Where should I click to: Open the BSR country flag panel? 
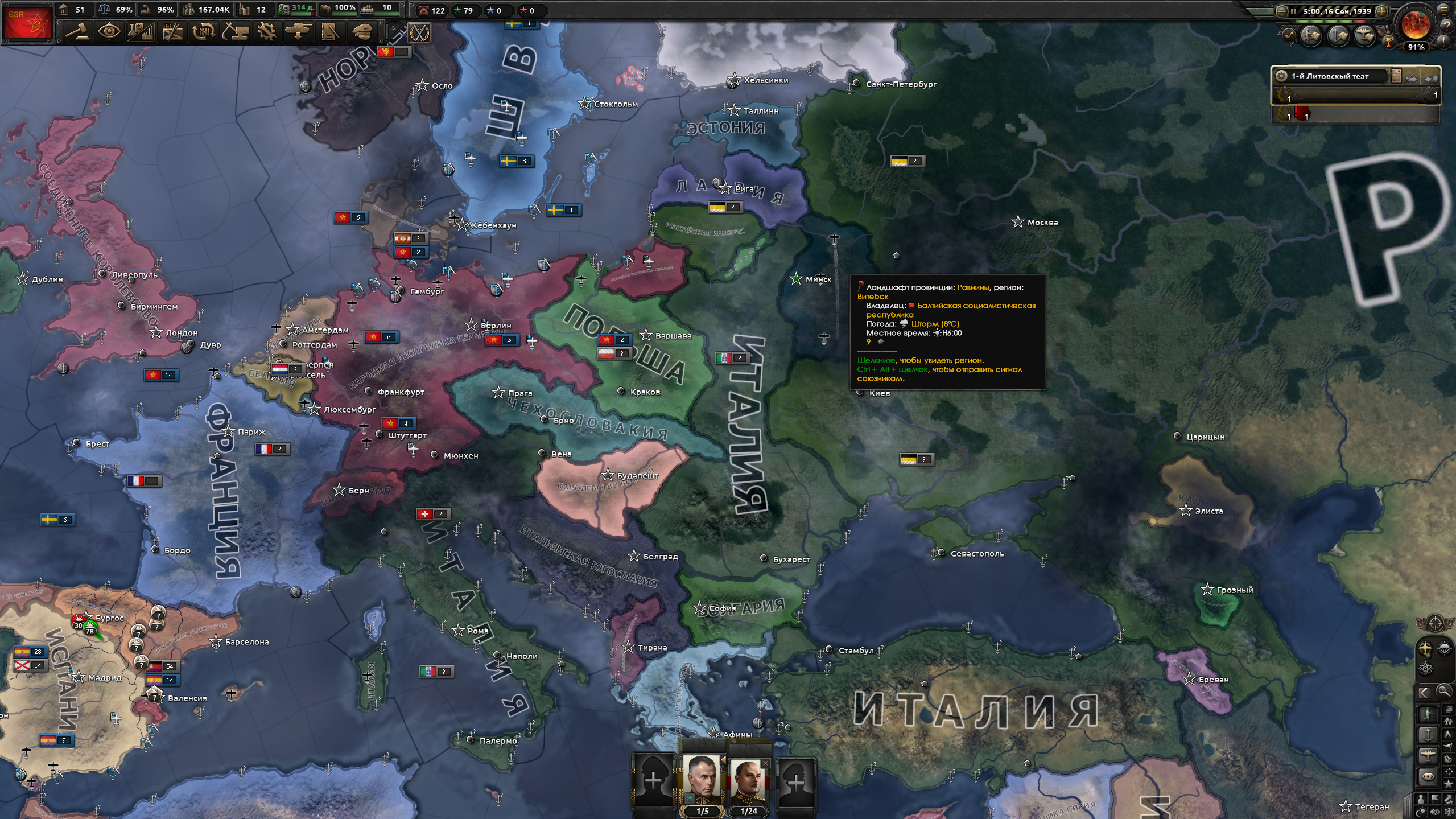point(27,23)
